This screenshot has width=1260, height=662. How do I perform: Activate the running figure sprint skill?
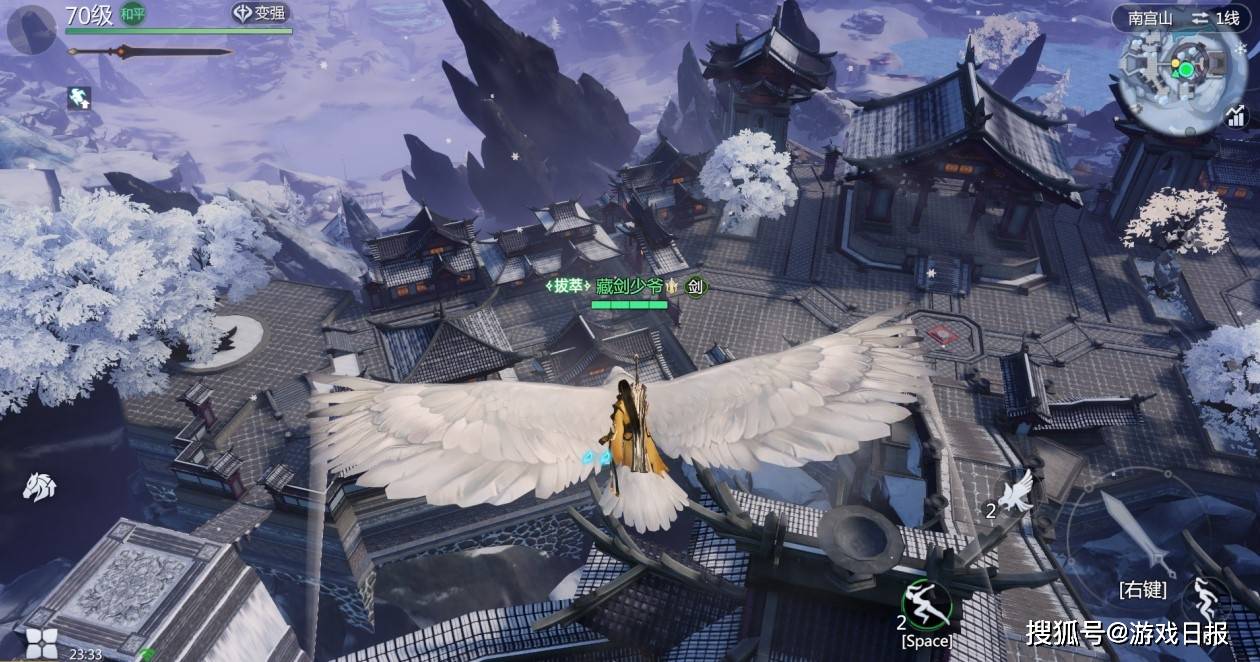pyautogui.click(x=1205, y=600)
